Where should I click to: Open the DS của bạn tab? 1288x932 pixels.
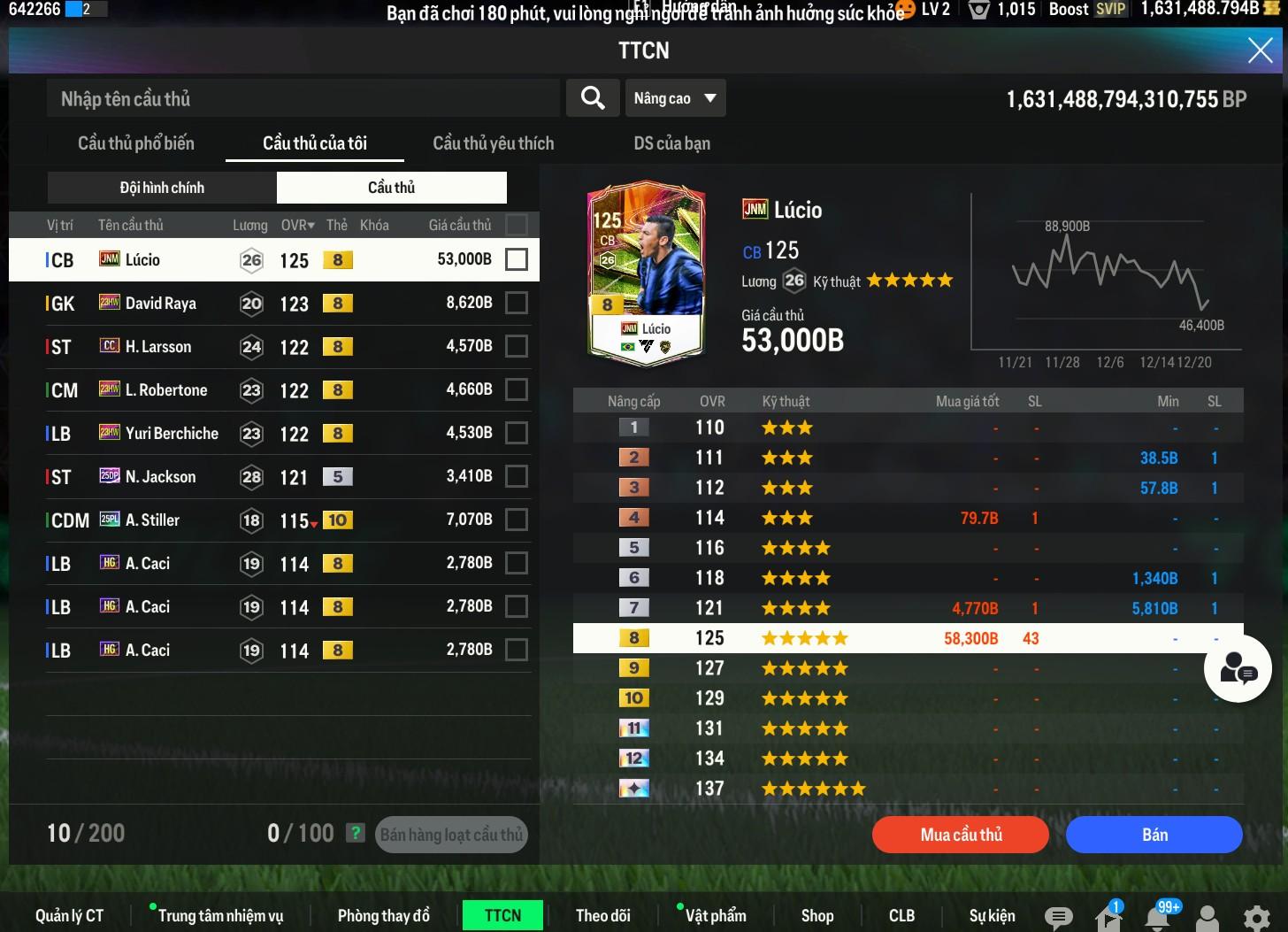coord(671,143)
